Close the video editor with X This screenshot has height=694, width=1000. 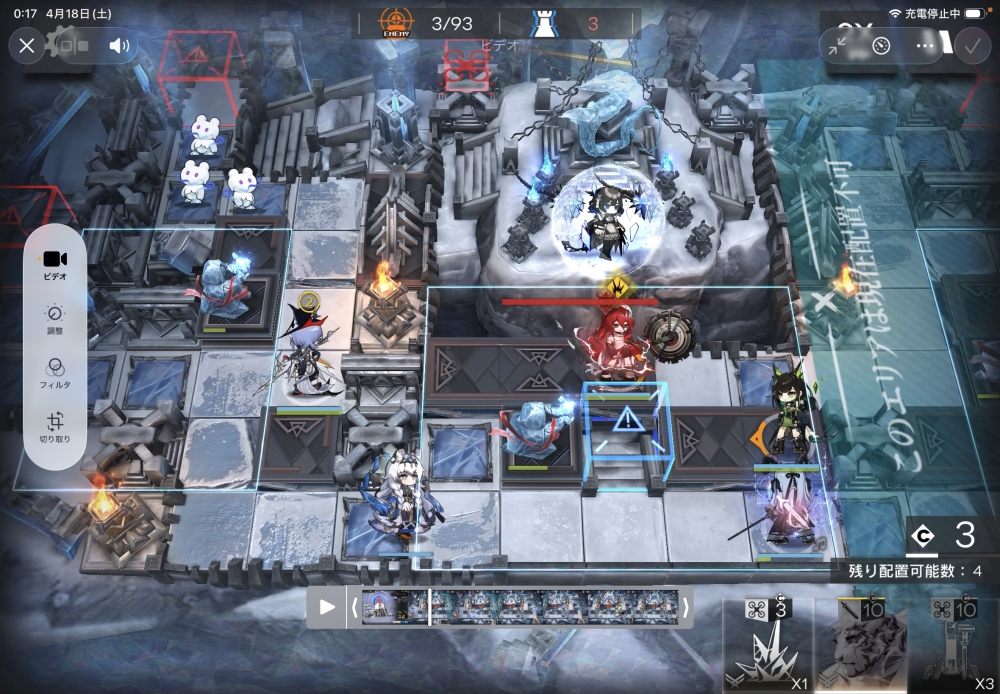tap(27, 45)
